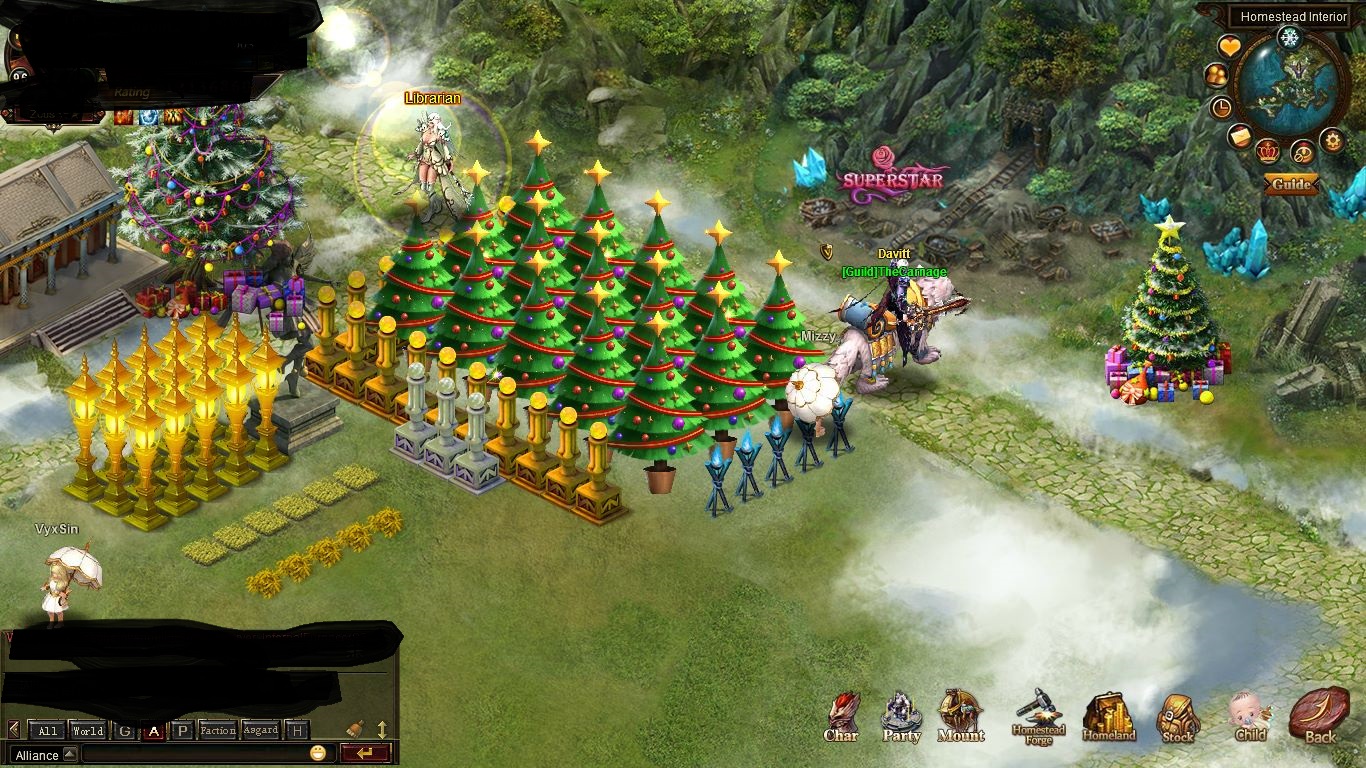Open the Child menu
Image resolution: width=1366 pixels, height=768 pixels.
[1250, 716]
